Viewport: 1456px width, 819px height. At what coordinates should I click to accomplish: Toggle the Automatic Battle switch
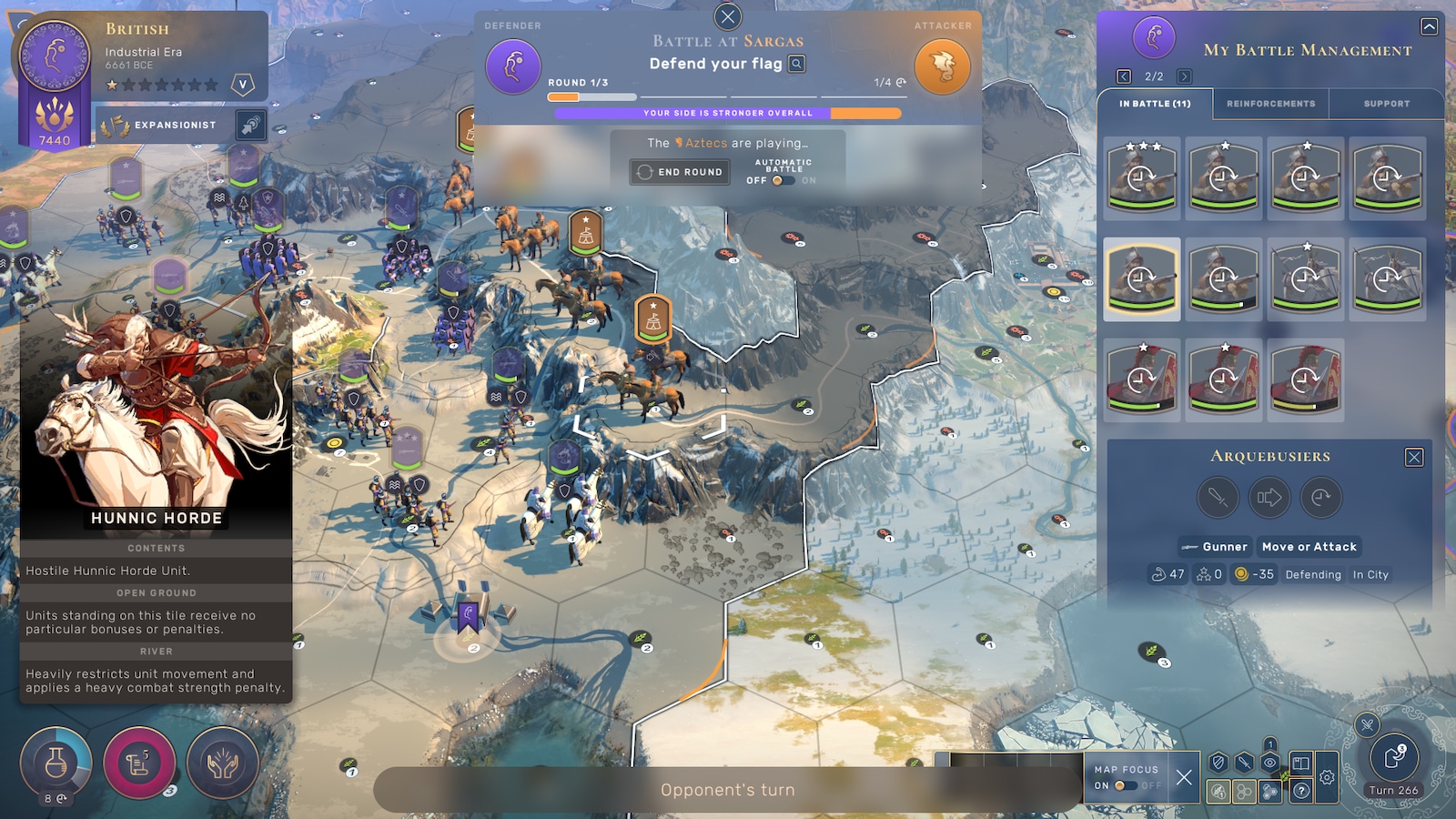coord(782,181)
